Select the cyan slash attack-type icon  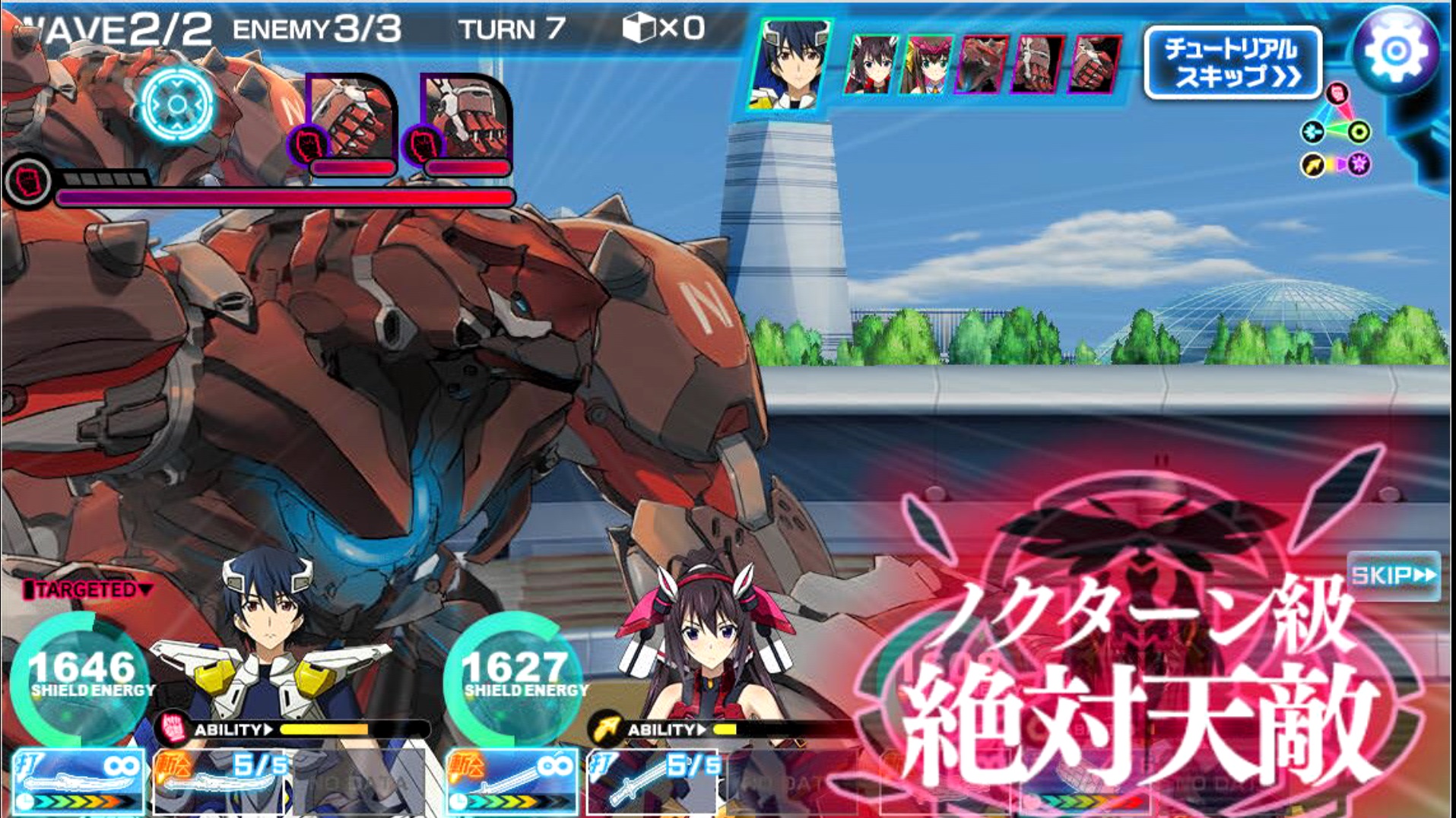[x=1312, y=132]
